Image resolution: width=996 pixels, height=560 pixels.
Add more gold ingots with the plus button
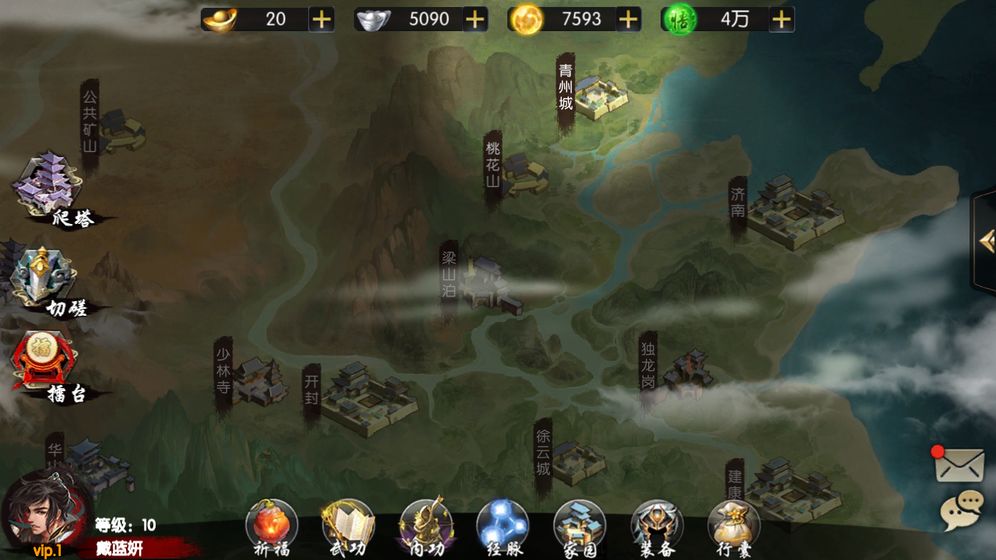click(x=322, y=19)
